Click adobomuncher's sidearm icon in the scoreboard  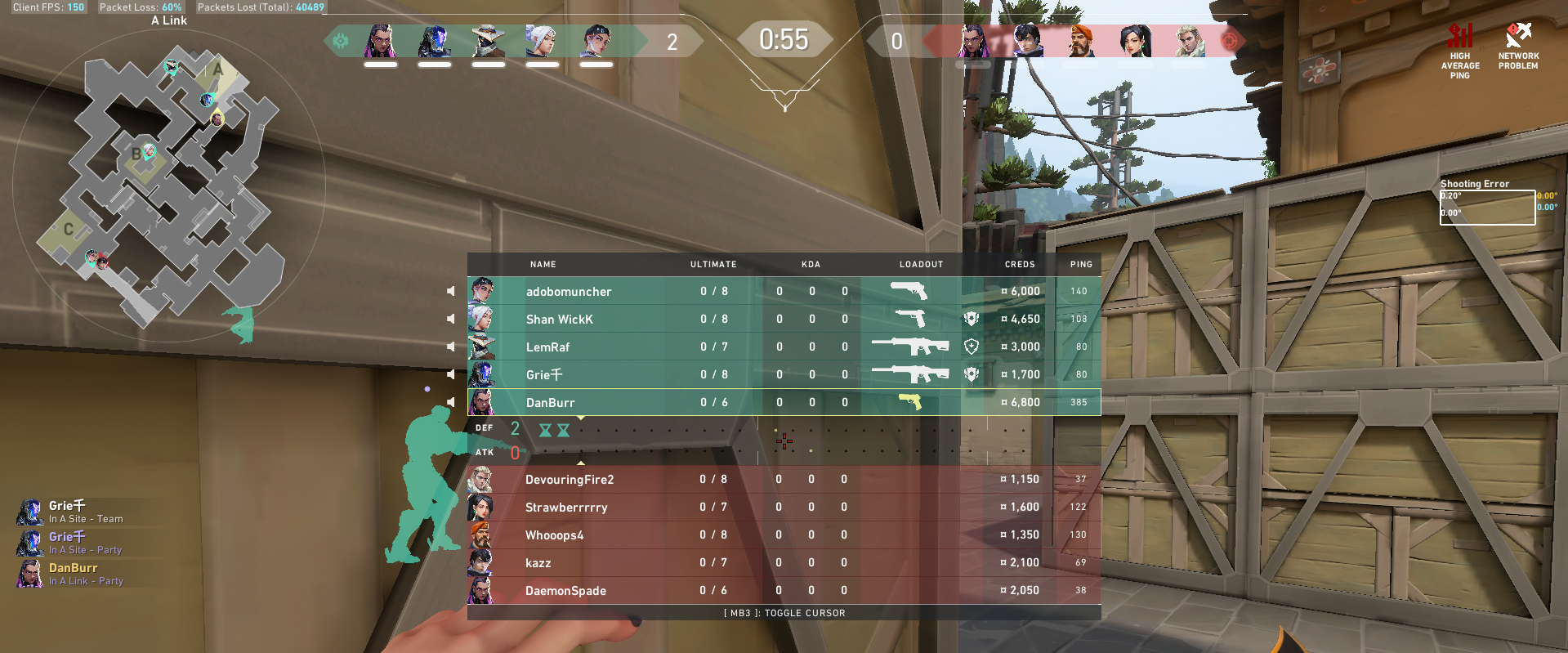point(909,291)
